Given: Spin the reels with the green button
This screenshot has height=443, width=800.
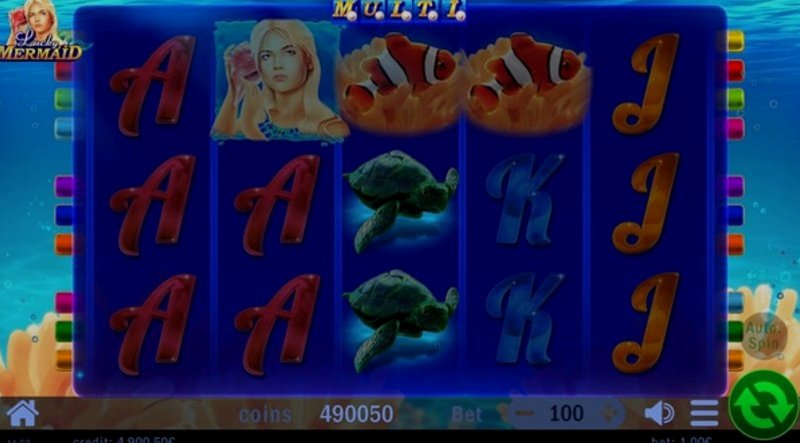Looking at the screenshot, I should pos(763,405).
